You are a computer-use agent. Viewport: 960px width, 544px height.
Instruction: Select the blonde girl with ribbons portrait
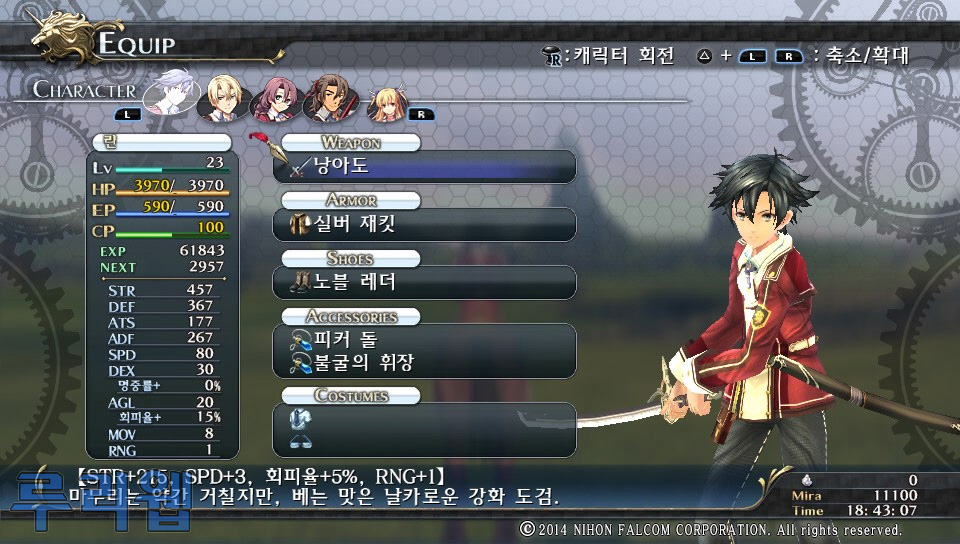[385, 100]
